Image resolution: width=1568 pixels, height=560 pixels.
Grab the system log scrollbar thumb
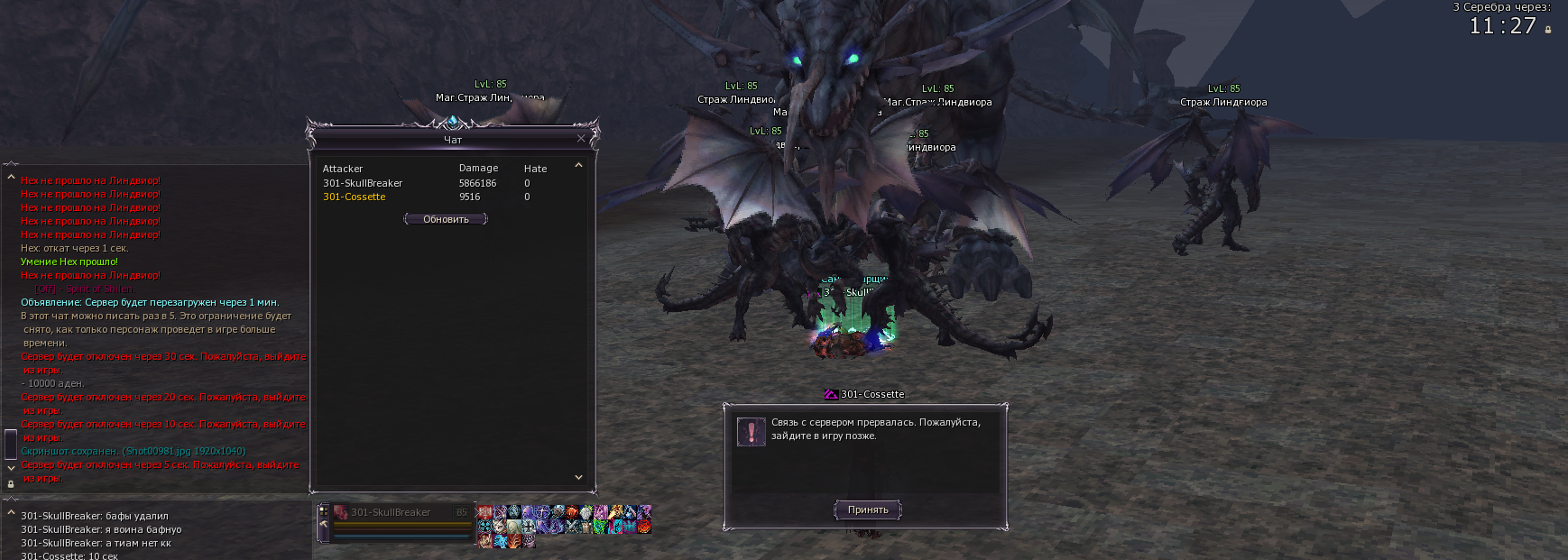(x=11, y=443)
